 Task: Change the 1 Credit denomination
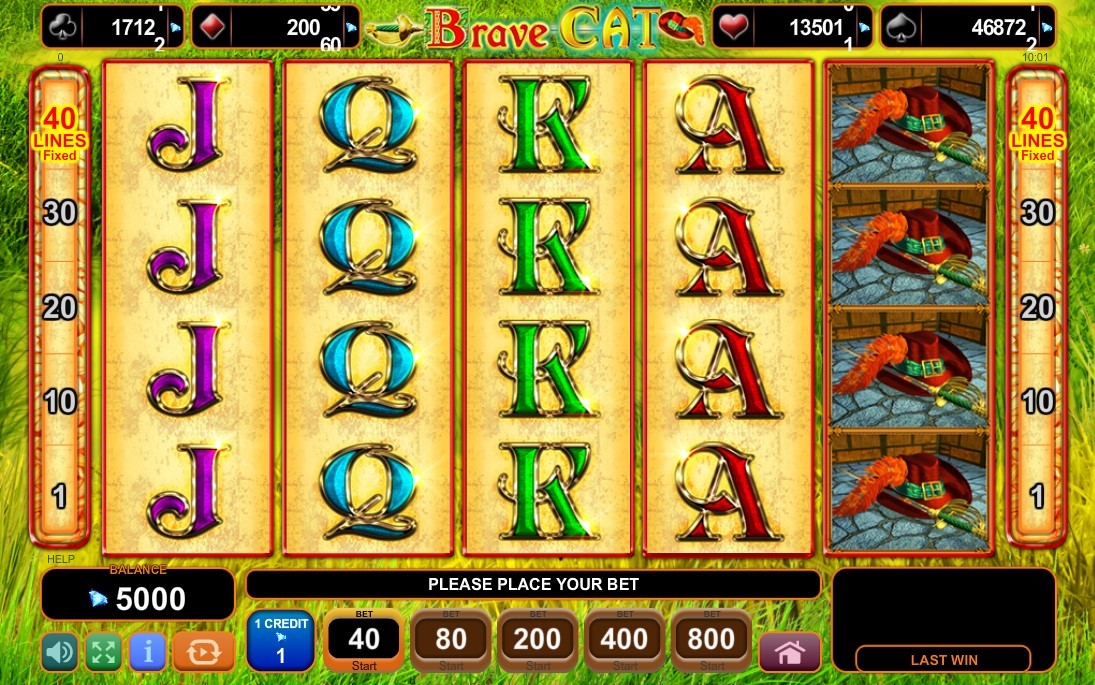pos(280,640)
